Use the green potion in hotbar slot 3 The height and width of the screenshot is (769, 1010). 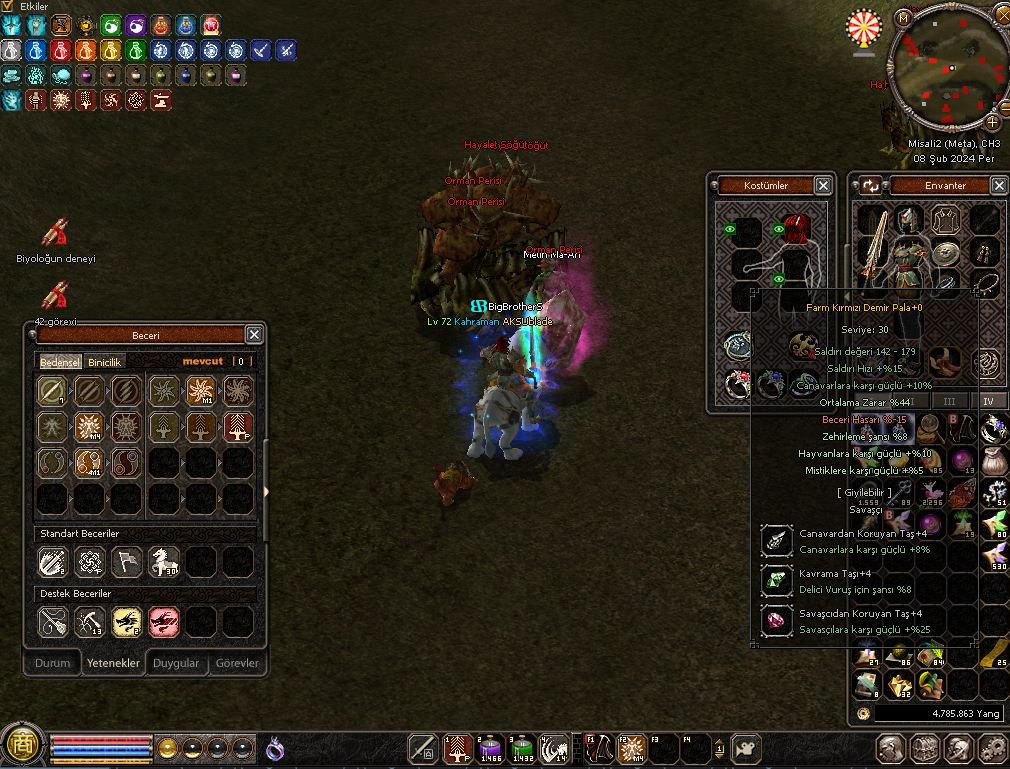(x=522, y=747)
